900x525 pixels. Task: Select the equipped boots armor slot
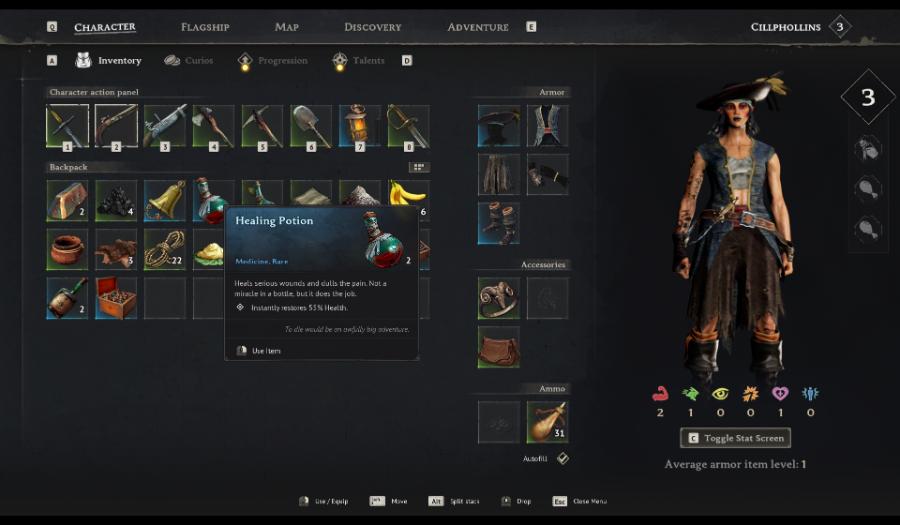pos(498,223)
